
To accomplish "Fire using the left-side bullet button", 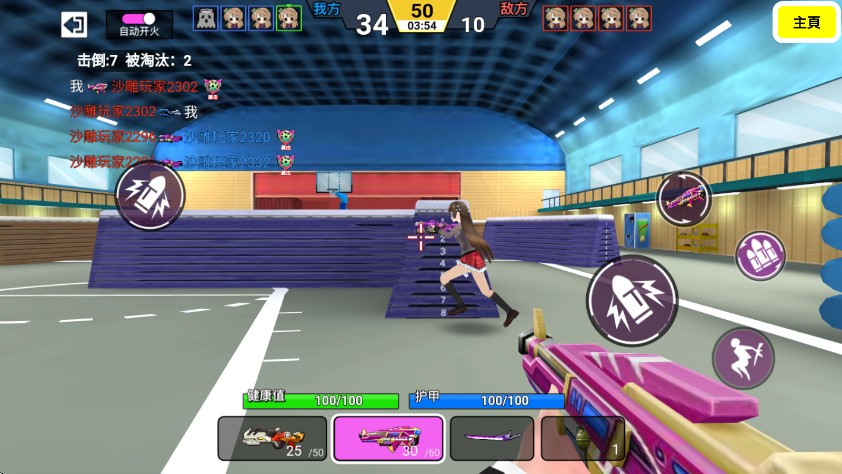I will (x=150, y=196).
